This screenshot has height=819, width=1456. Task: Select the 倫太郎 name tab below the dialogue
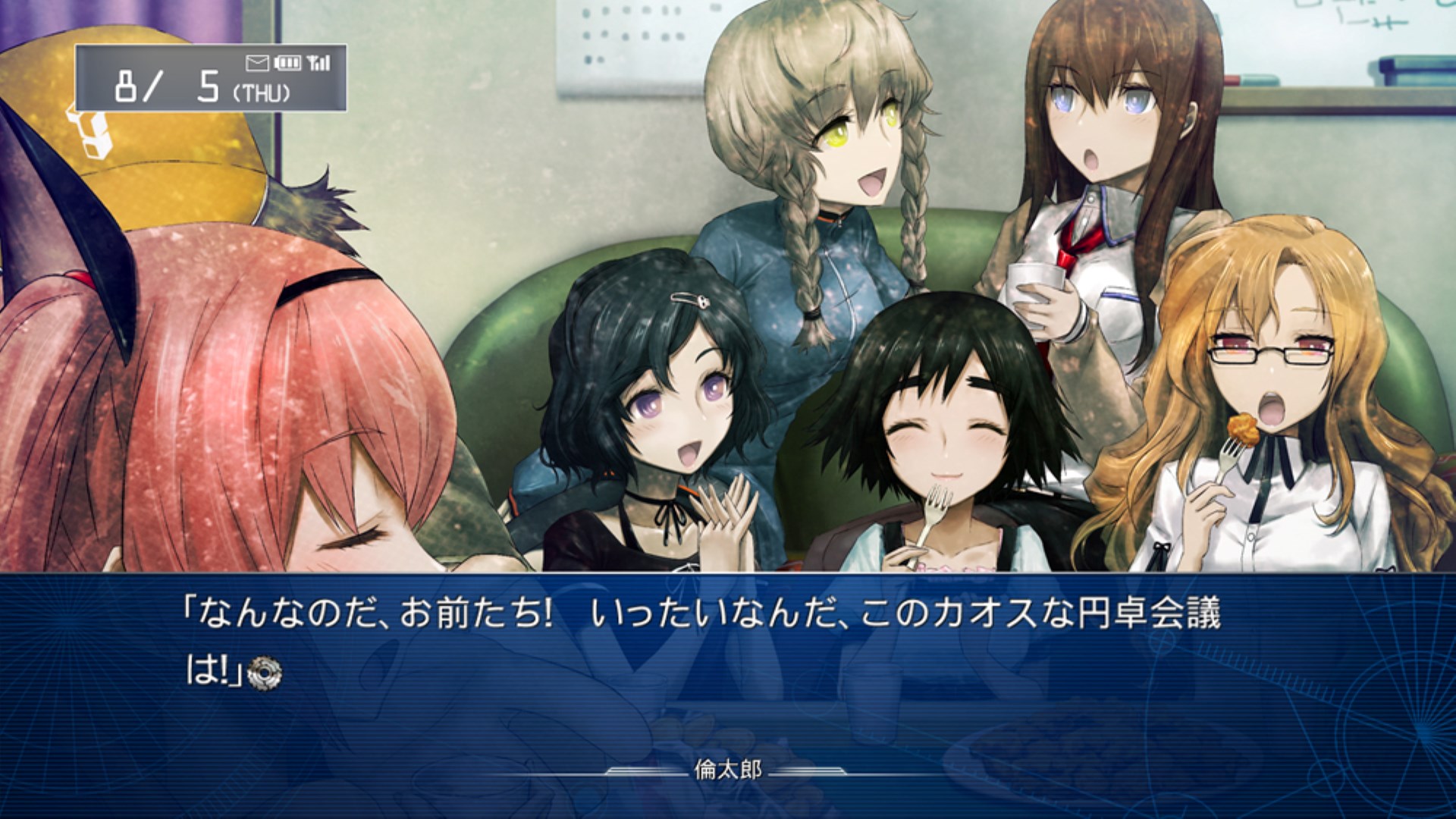(726, 769)
